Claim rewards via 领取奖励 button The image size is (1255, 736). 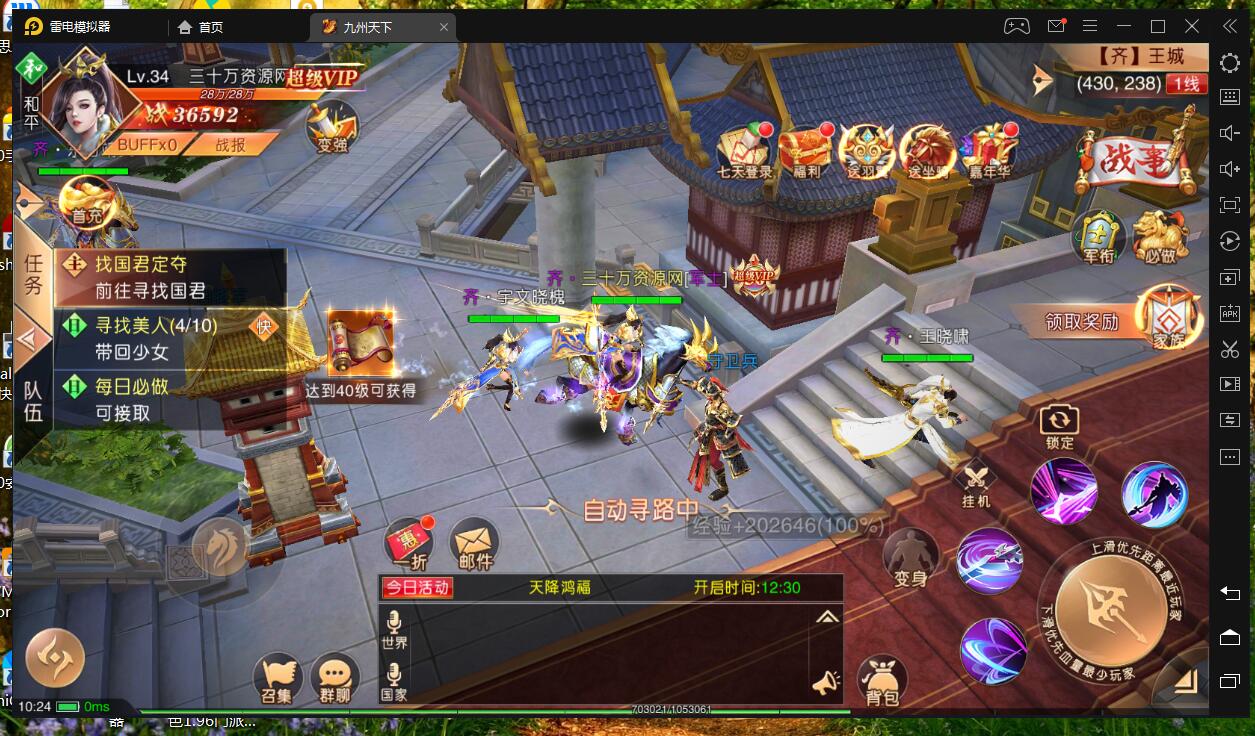pyautogui.click(x=1082, y=322)
